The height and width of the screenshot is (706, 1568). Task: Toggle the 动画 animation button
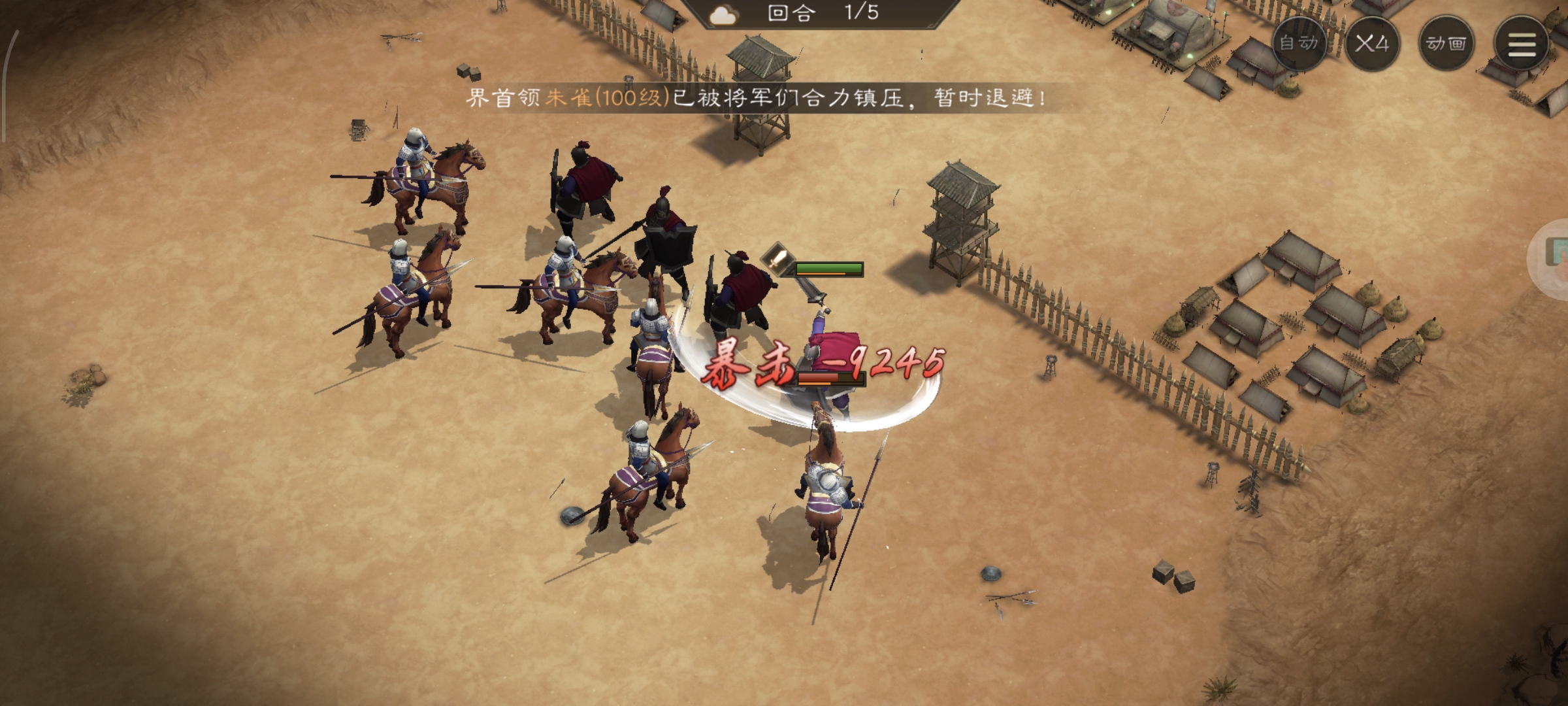point(1446,44)
